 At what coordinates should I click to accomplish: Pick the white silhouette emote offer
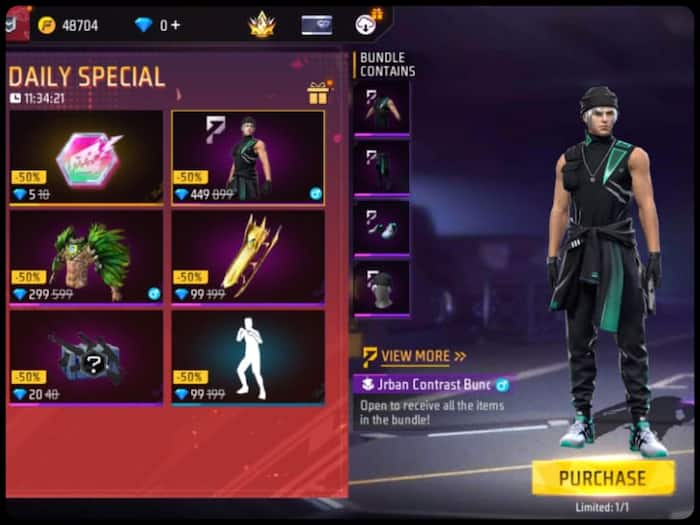[x=248, y=356]
